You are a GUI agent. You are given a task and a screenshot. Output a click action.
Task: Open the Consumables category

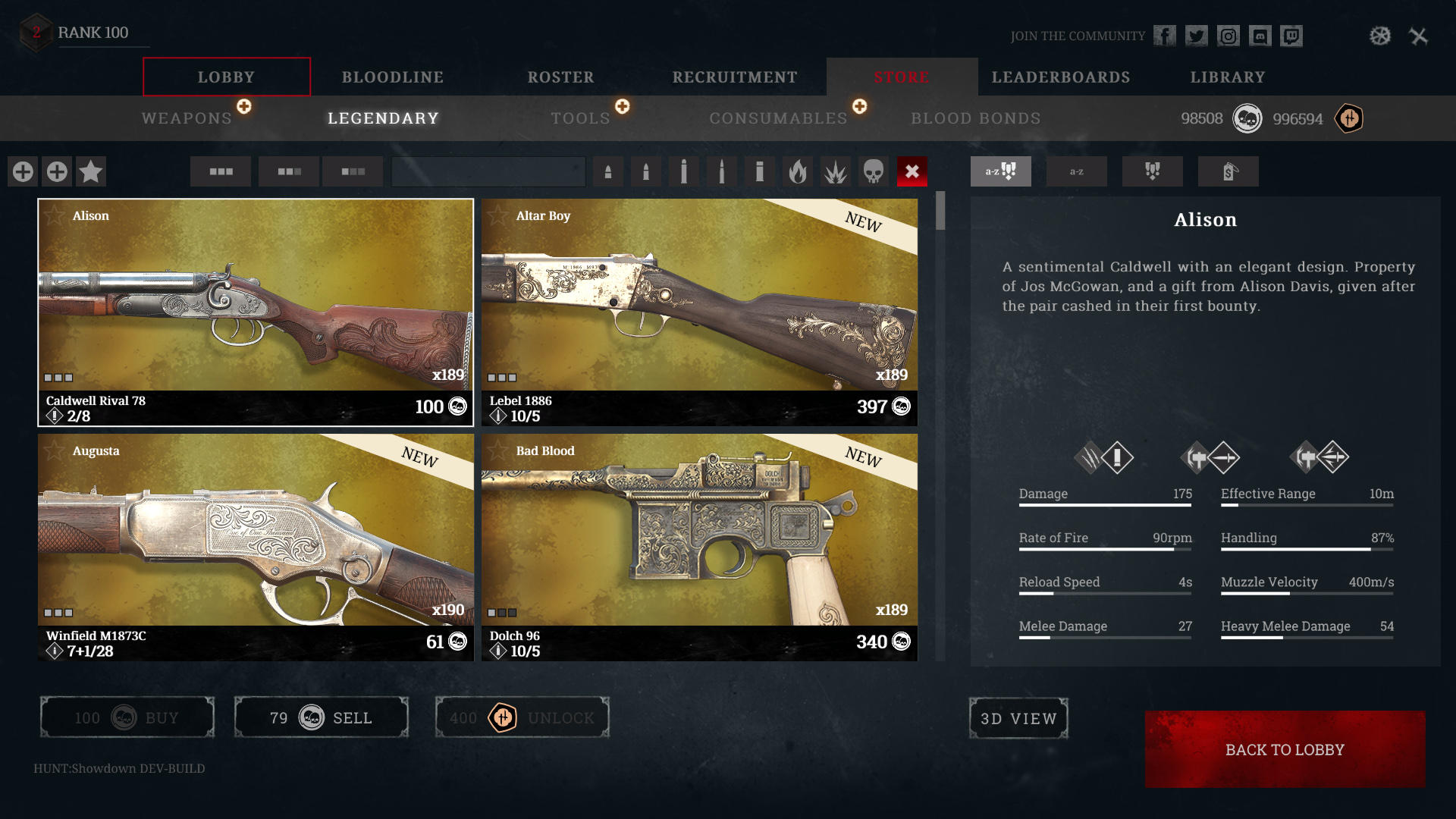point(778,118)
